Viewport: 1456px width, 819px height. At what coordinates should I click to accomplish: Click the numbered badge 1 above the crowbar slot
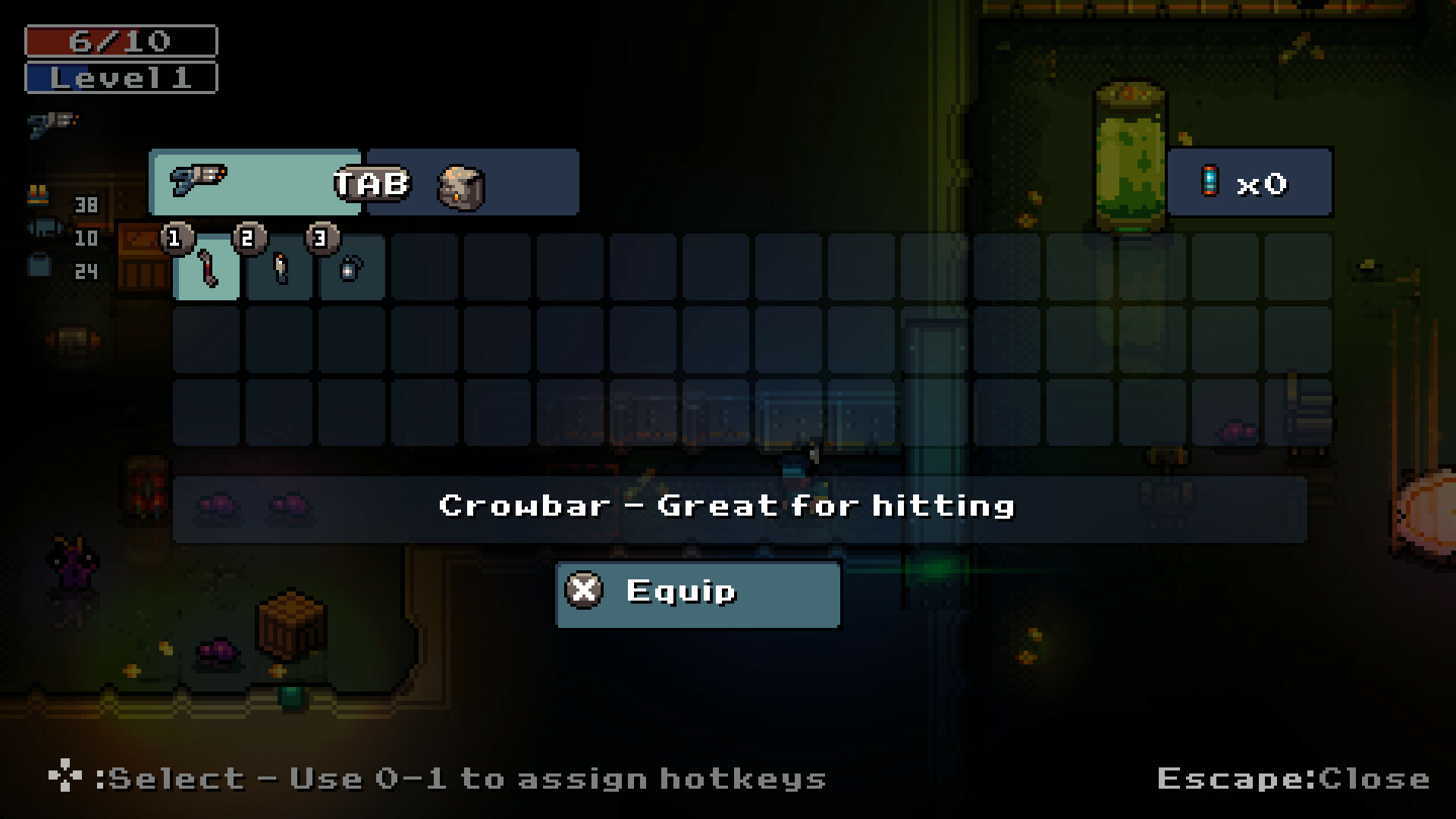click(176, 237)
